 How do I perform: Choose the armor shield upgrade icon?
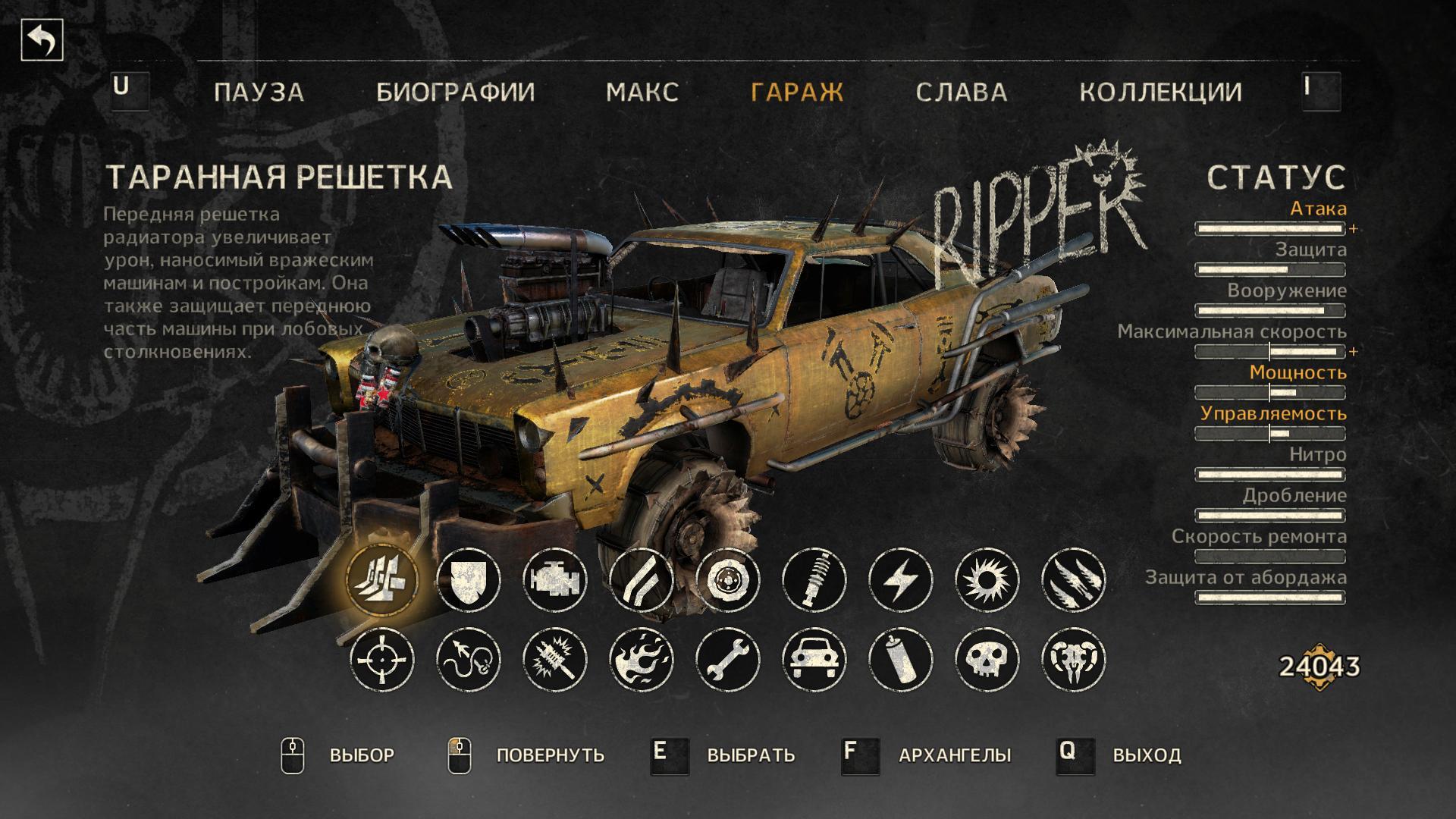click(469, 581)
